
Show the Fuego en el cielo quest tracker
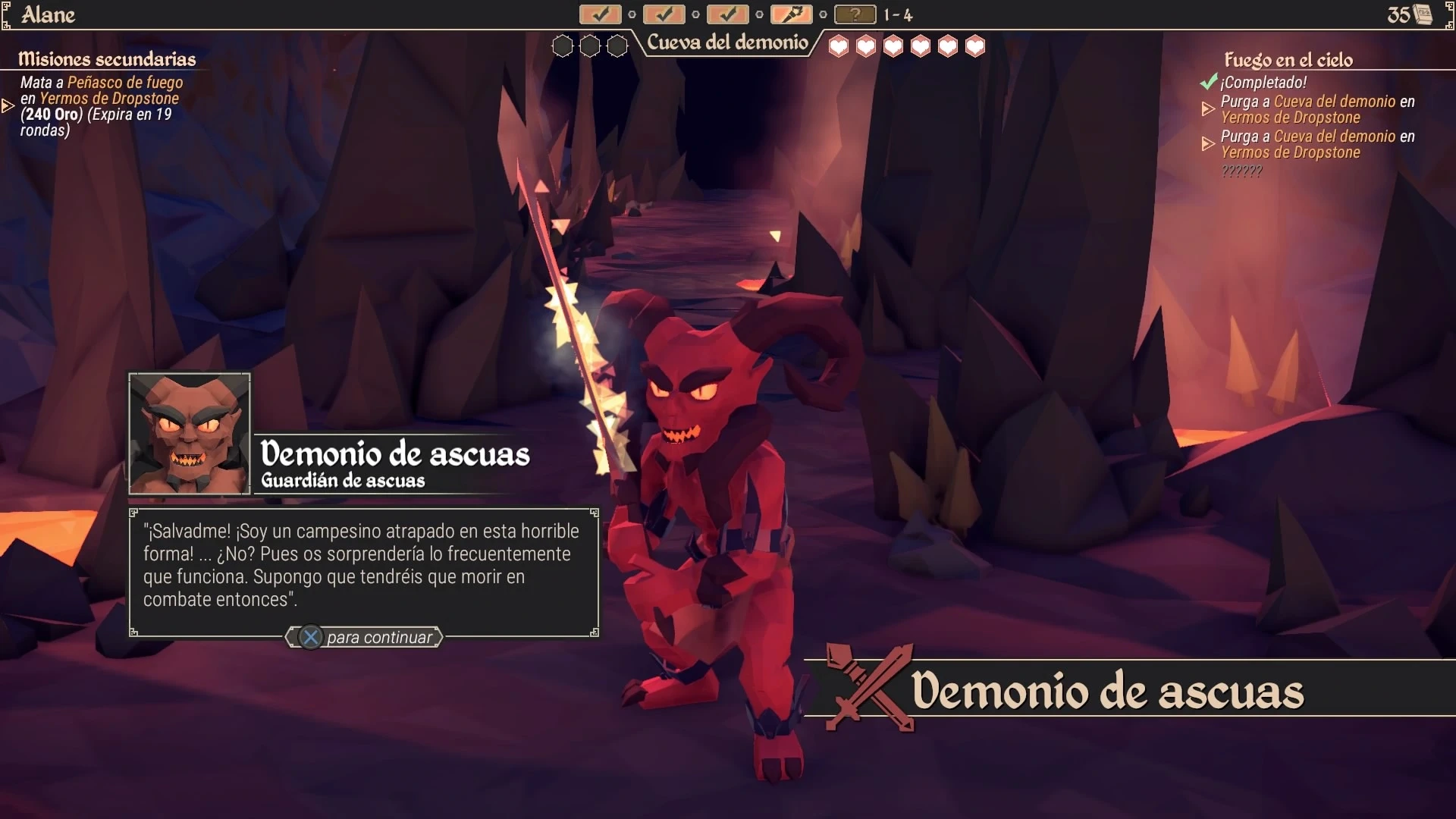coord(1288,60)
